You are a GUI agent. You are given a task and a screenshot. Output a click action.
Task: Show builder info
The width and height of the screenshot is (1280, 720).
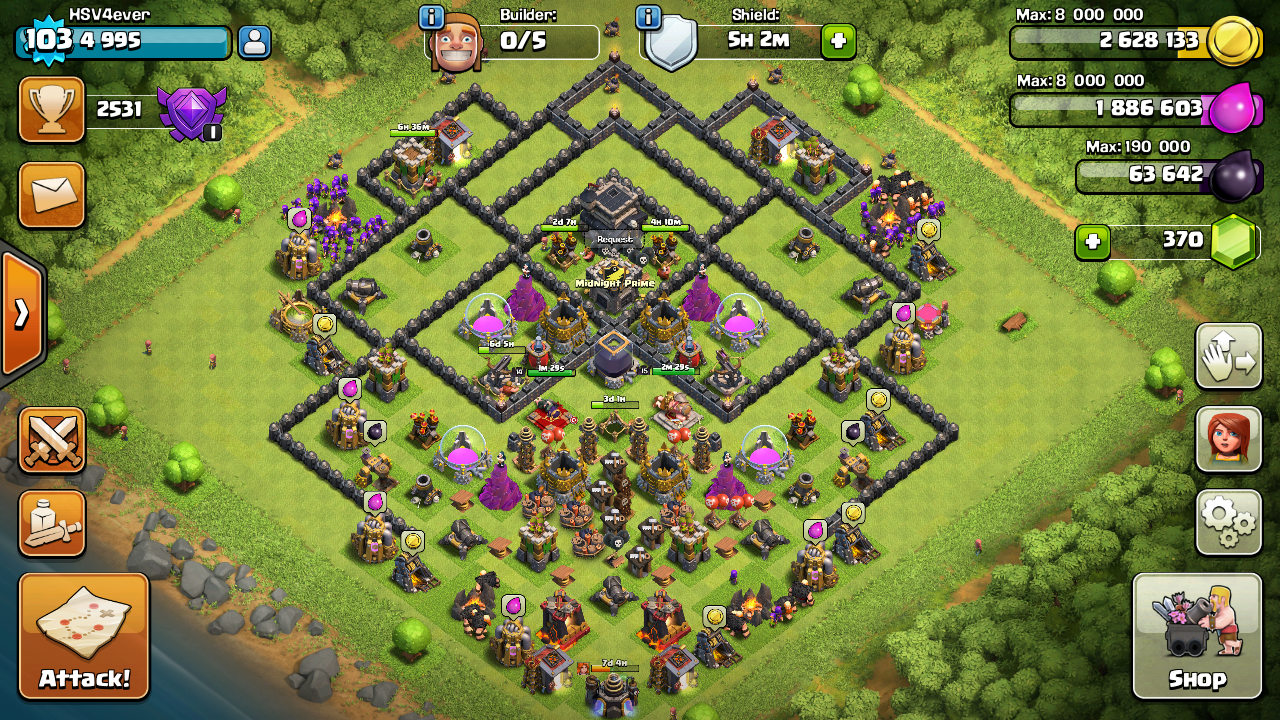pyautogui.click(x=431, y=17)
